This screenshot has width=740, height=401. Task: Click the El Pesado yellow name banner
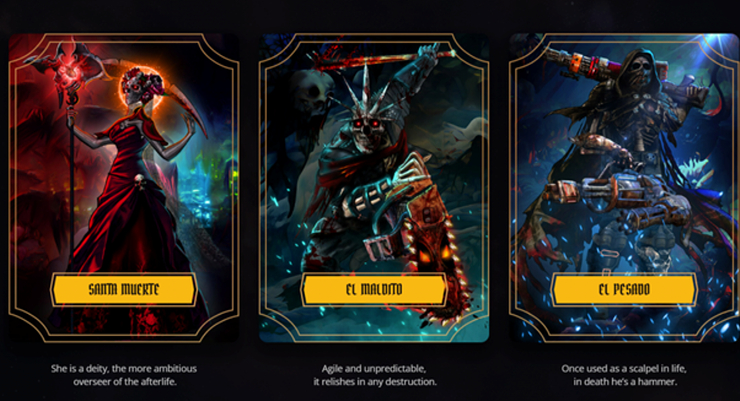pyautogui.click(x=623, y=290)
